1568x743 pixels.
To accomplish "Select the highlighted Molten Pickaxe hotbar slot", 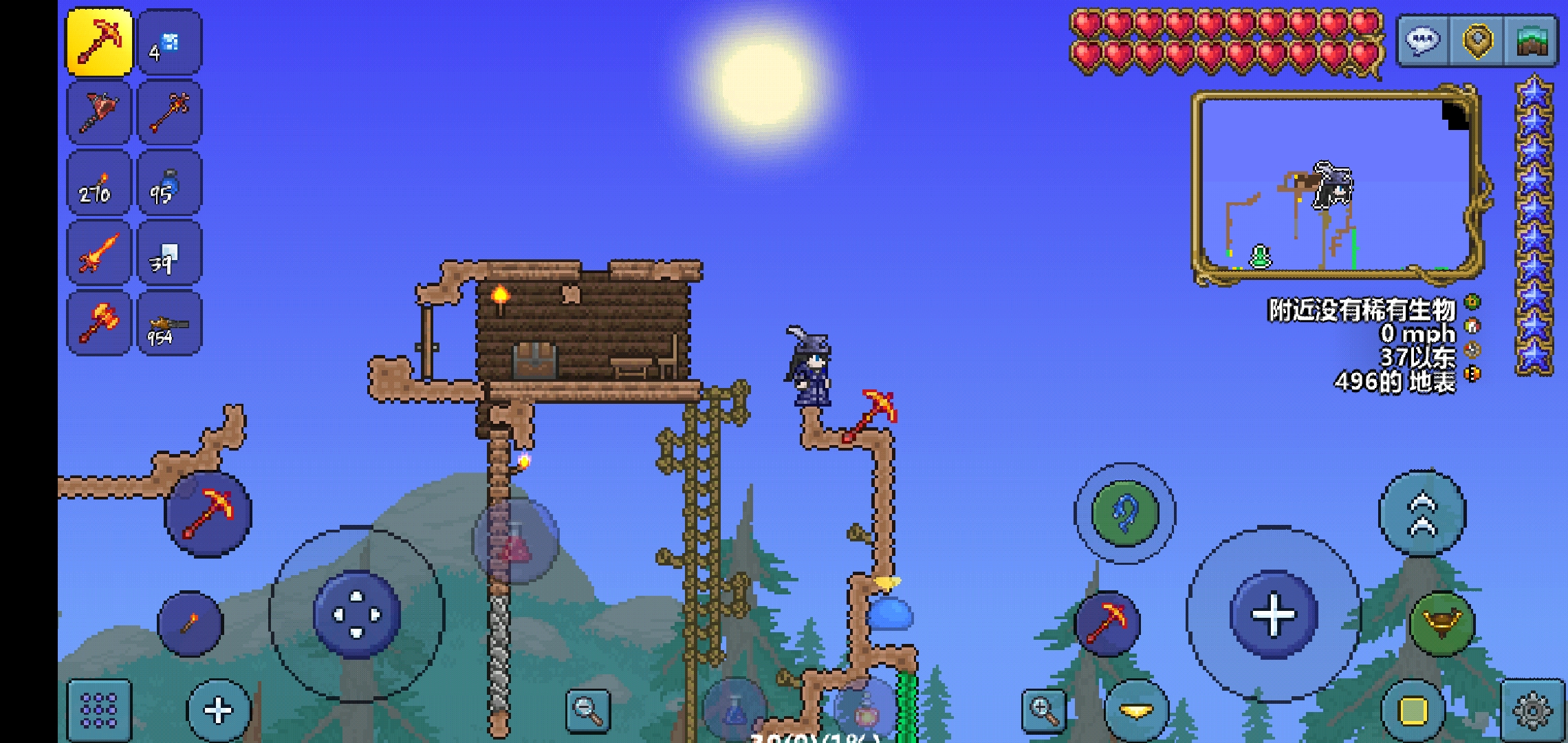I will coord(99,42).
